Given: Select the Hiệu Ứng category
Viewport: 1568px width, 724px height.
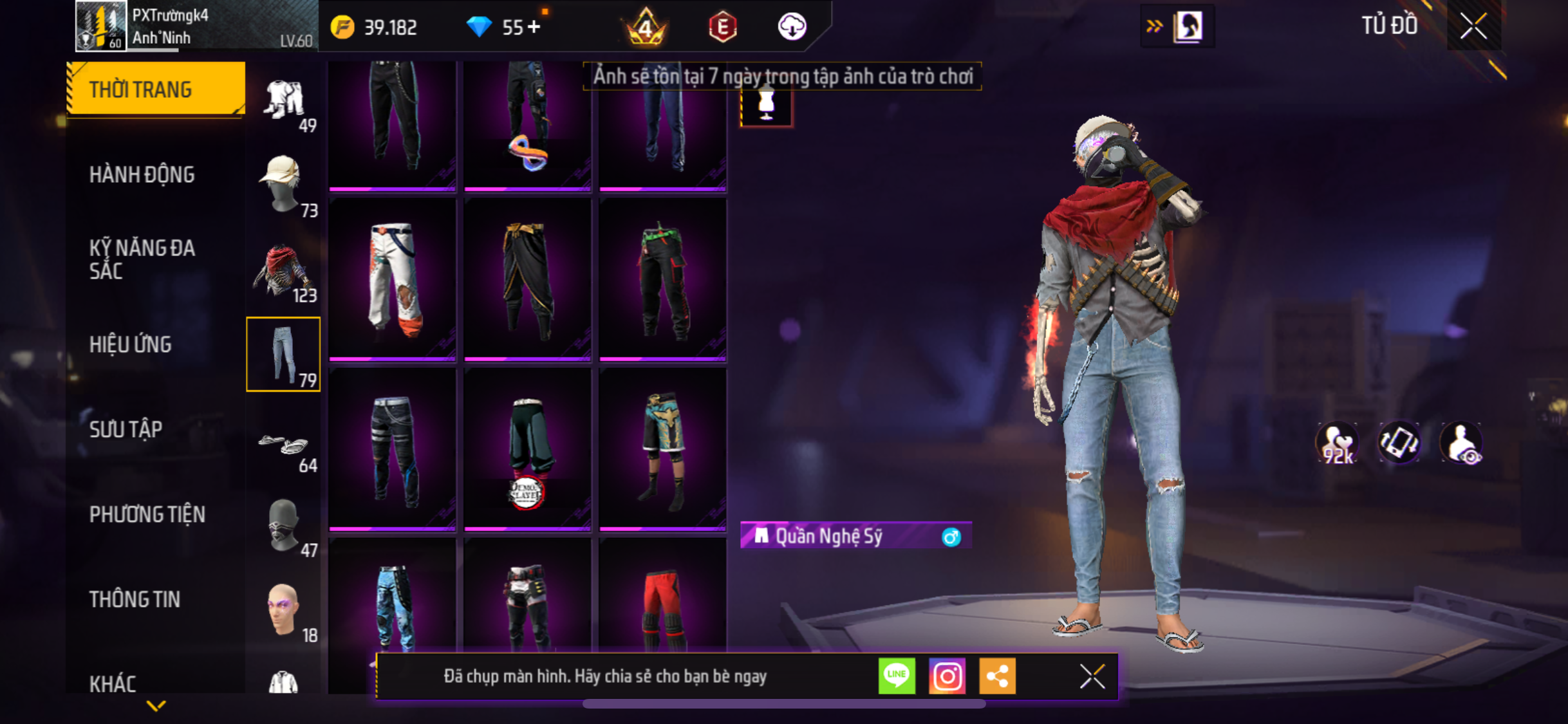Looking at the screenshot, I should (x=131, y=344).
